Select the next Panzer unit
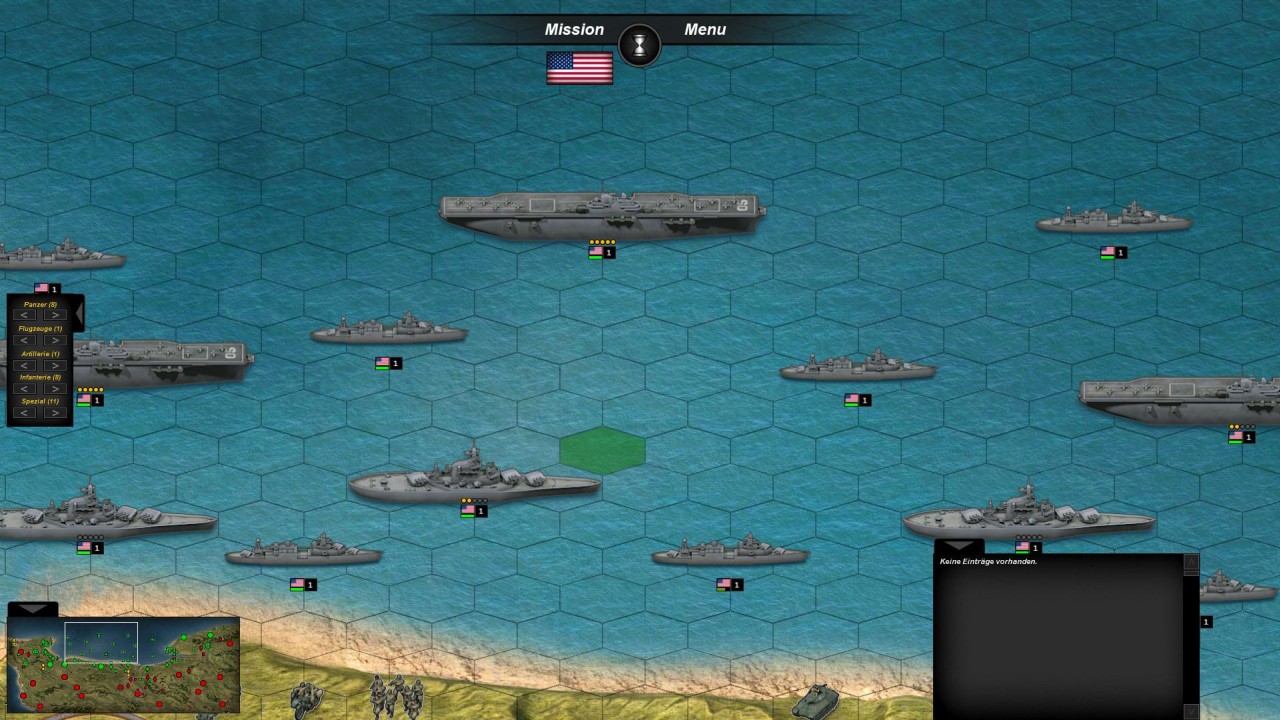Screen dimensions: 1280x720 click(x=53, y=315)
